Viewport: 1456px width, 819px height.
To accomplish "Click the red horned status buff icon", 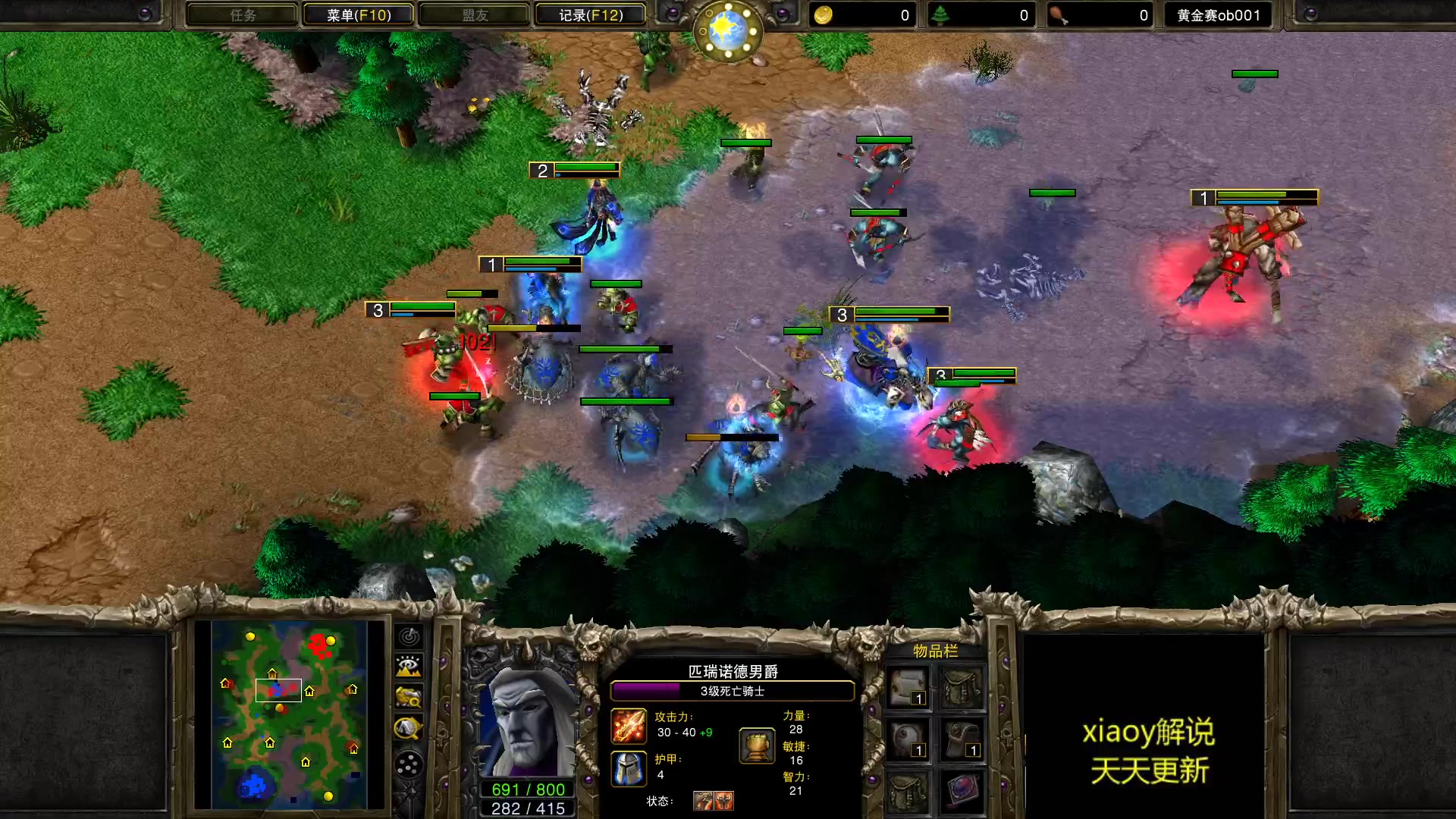I will click(x=724, y=802).
